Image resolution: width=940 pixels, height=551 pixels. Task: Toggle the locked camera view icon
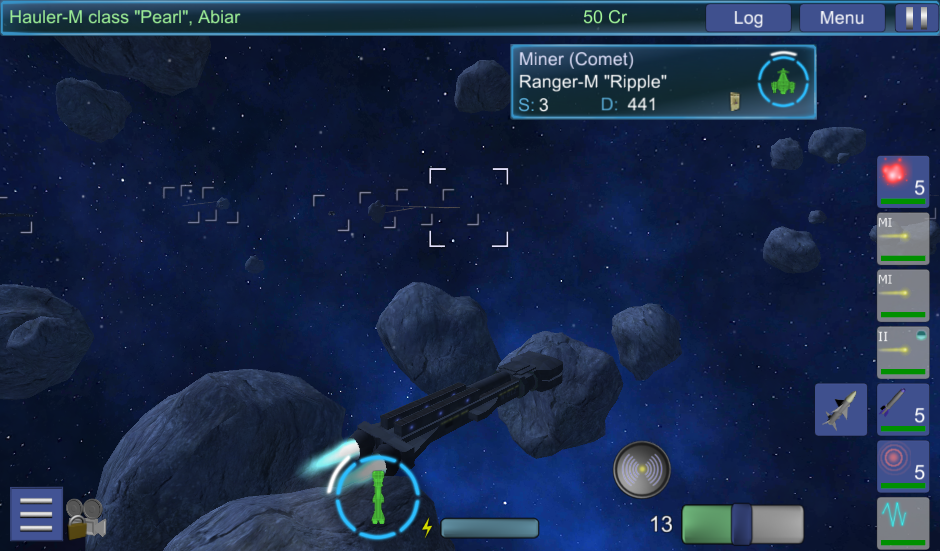[x=86, y=519]
